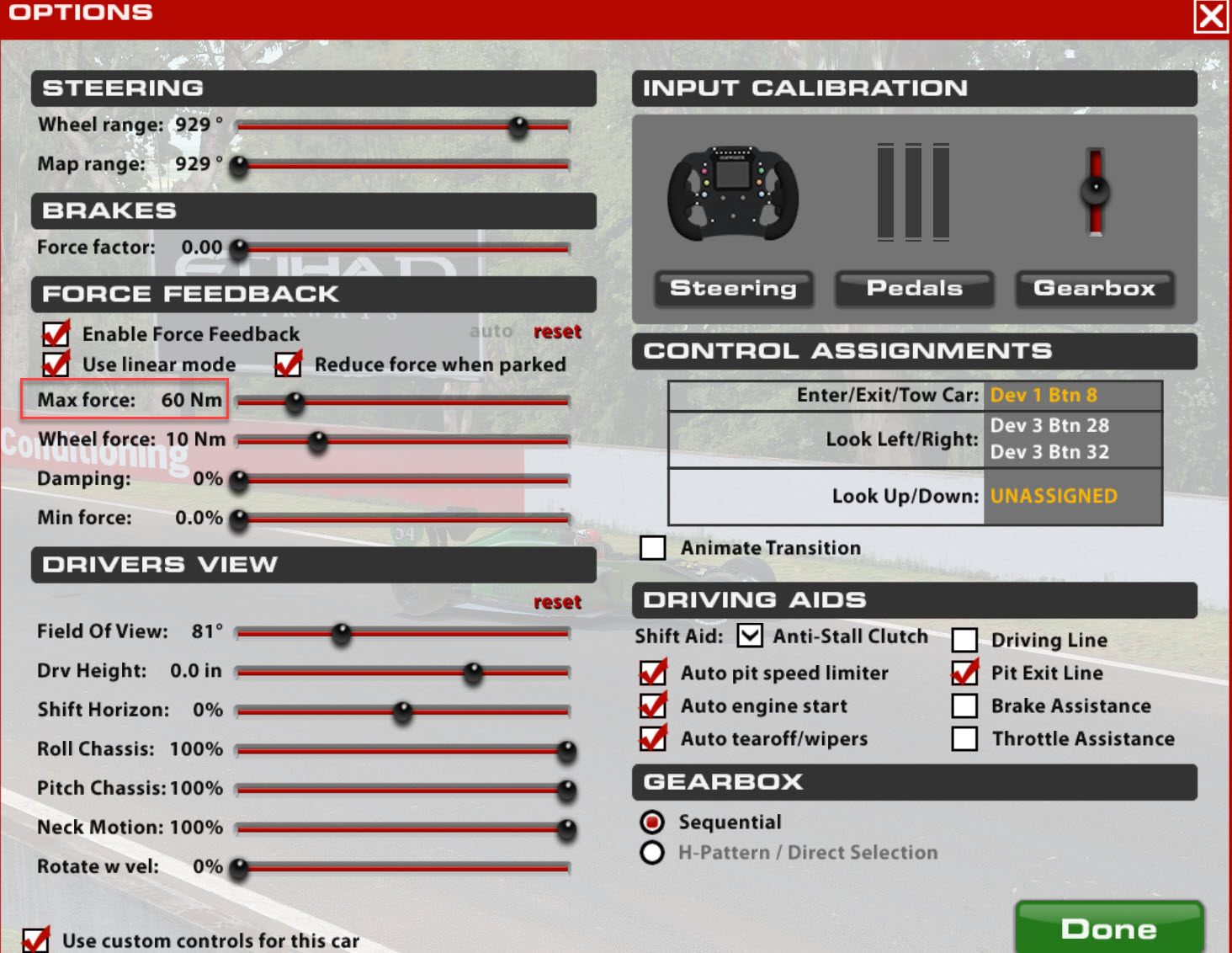Reset the Drivers View settings

click(x=558, y=601)
